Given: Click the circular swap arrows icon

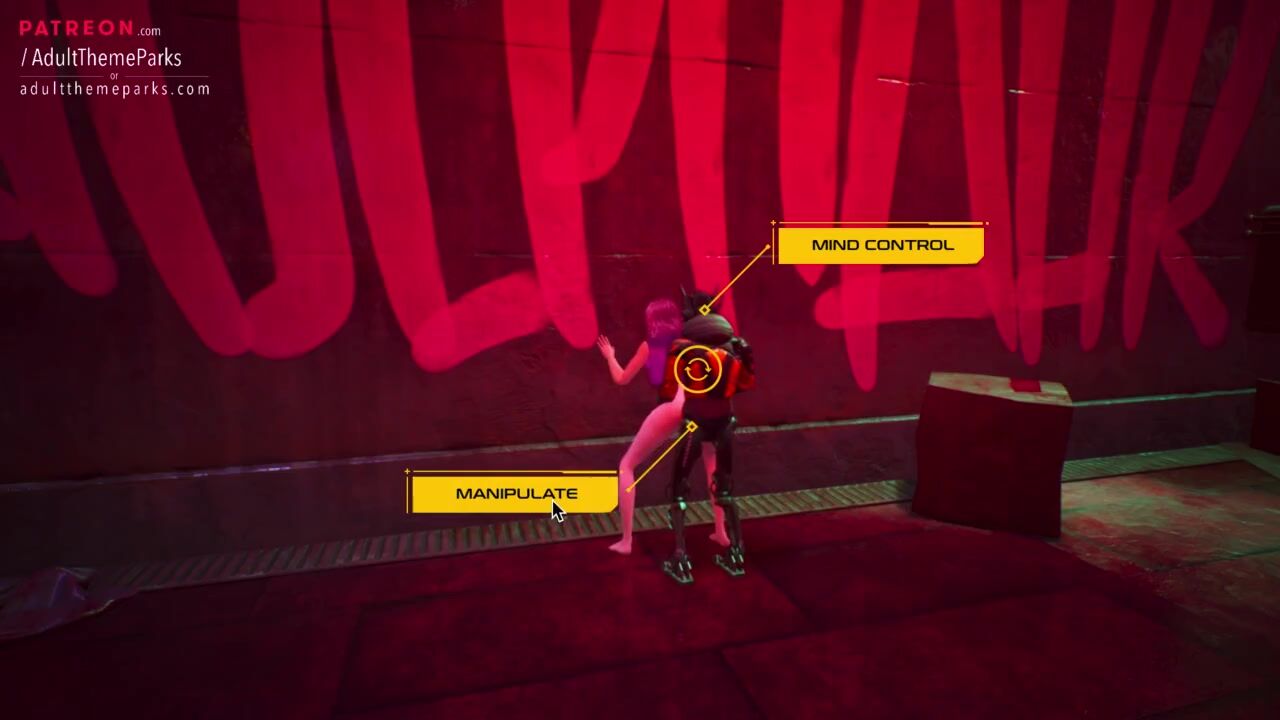Looking at the screenshot, I should click(x=697, y=370).
